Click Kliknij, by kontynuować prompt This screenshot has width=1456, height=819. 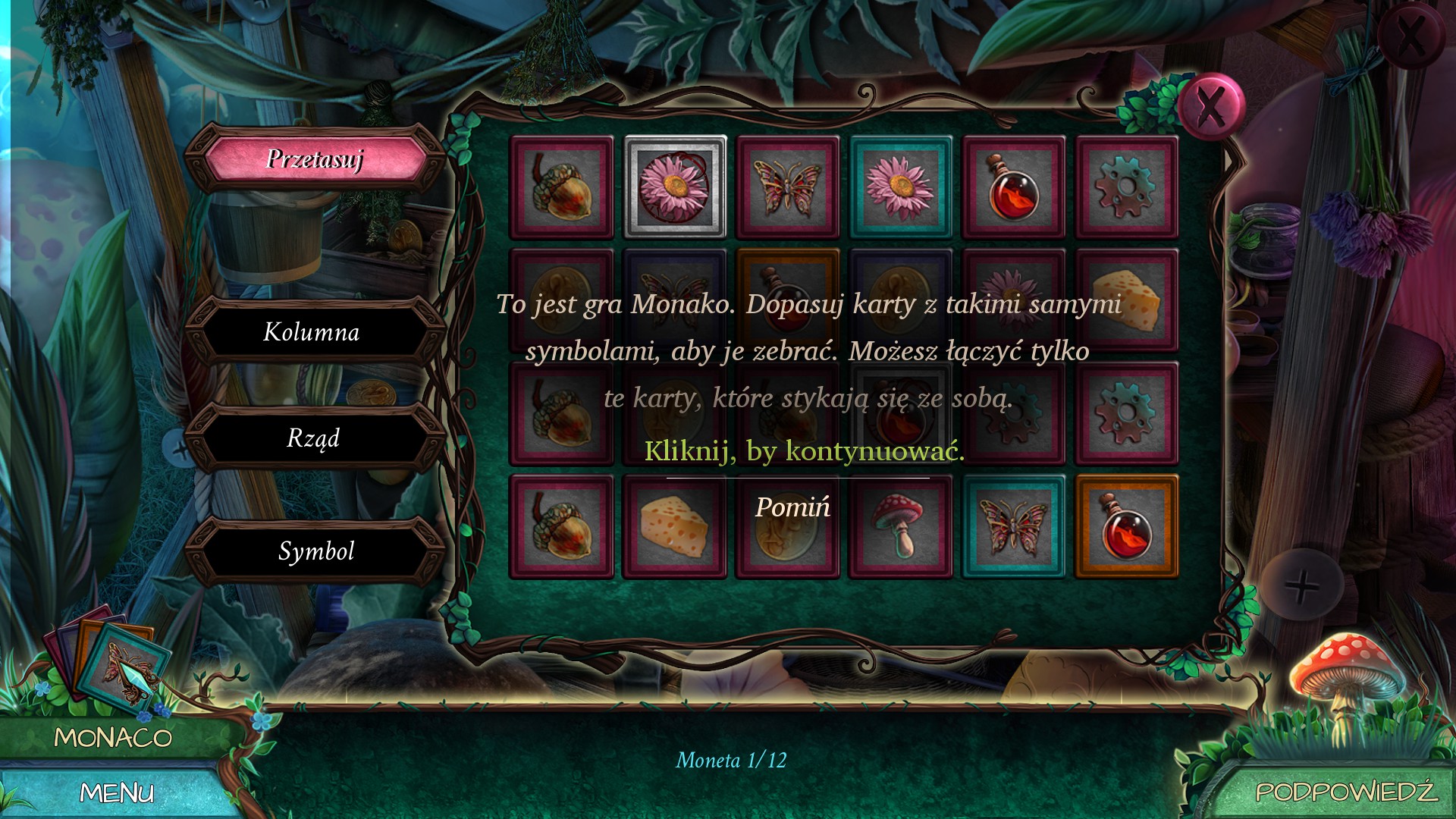point(804,451)
